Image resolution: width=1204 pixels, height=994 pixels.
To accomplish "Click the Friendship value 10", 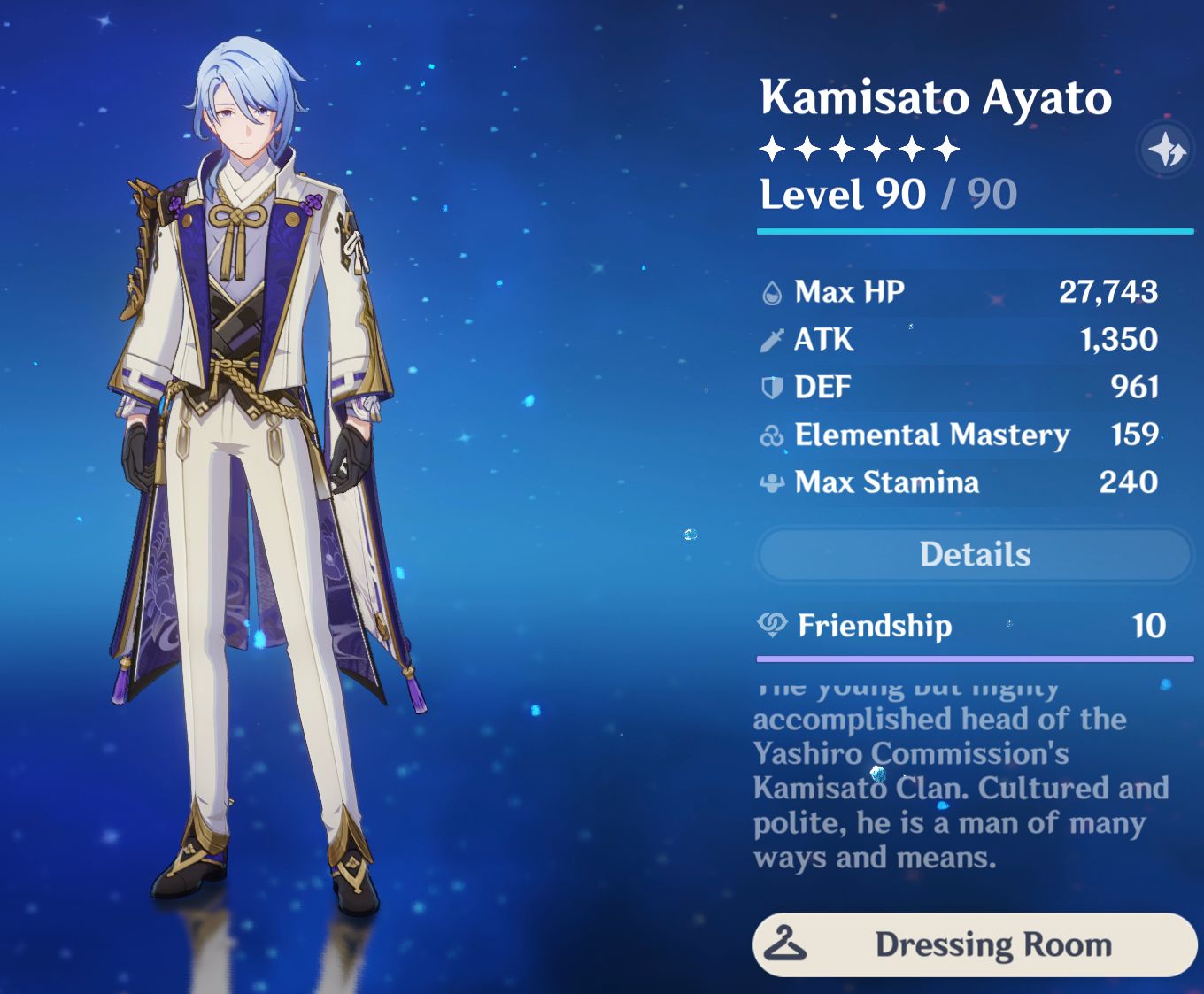I will pyautogui.click(x=1149, y=626).
